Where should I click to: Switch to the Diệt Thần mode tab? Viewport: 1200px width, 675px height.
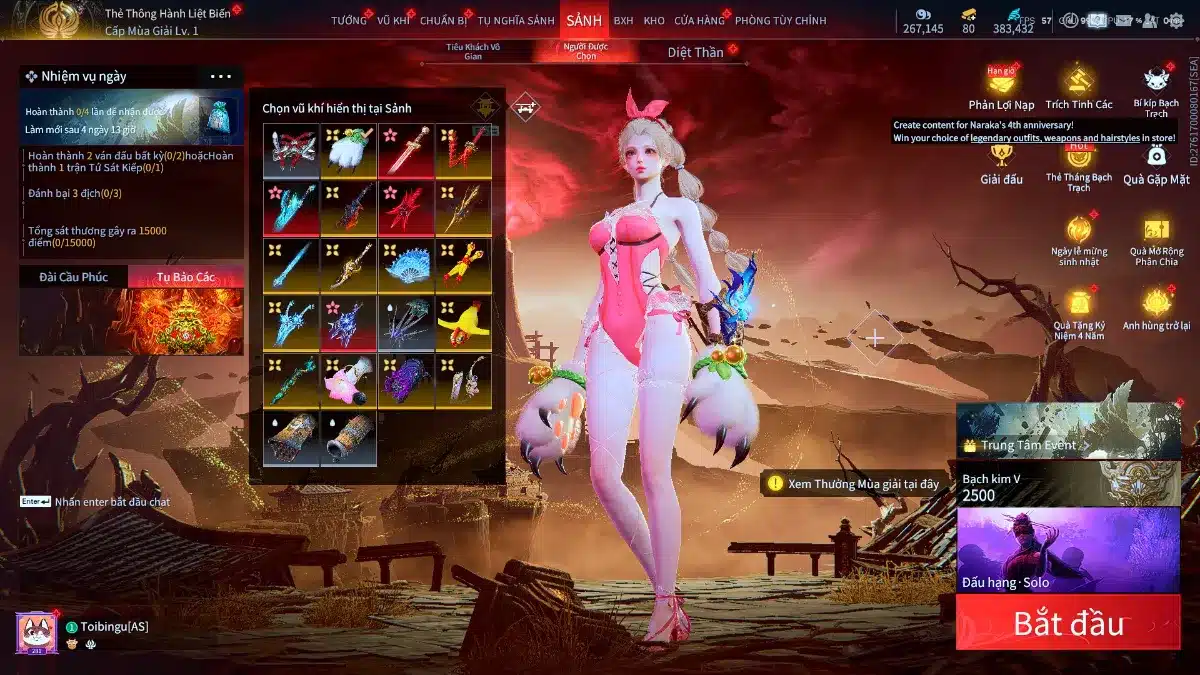point(695,52)
